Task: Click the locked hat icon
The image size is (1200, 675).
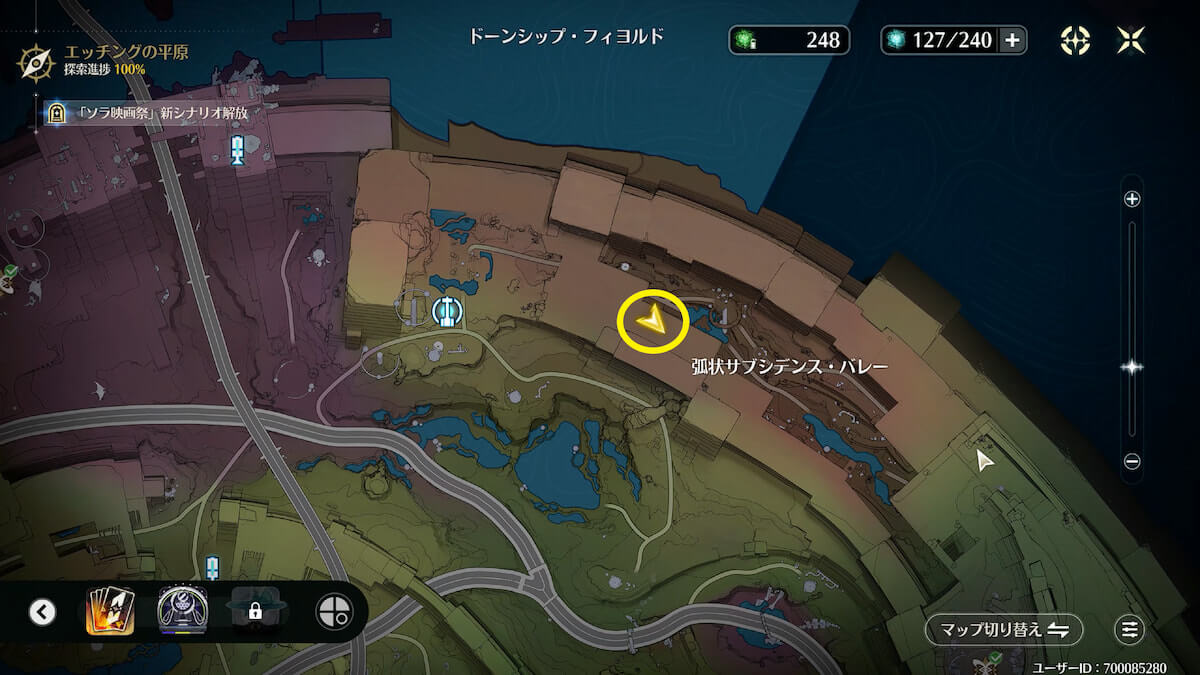Action: pos(254,610)
